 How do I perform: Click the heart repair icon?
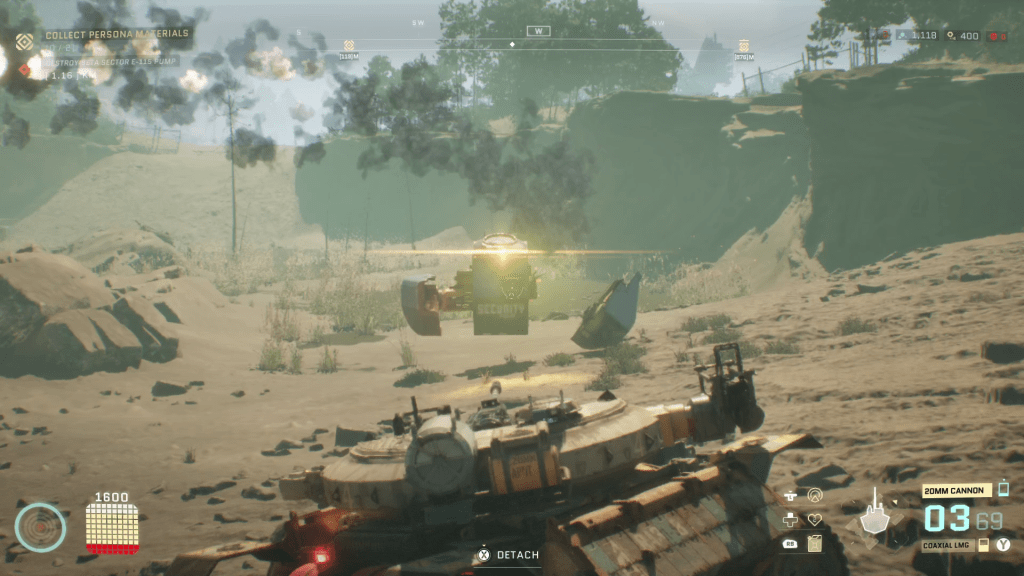click(814, 519)
